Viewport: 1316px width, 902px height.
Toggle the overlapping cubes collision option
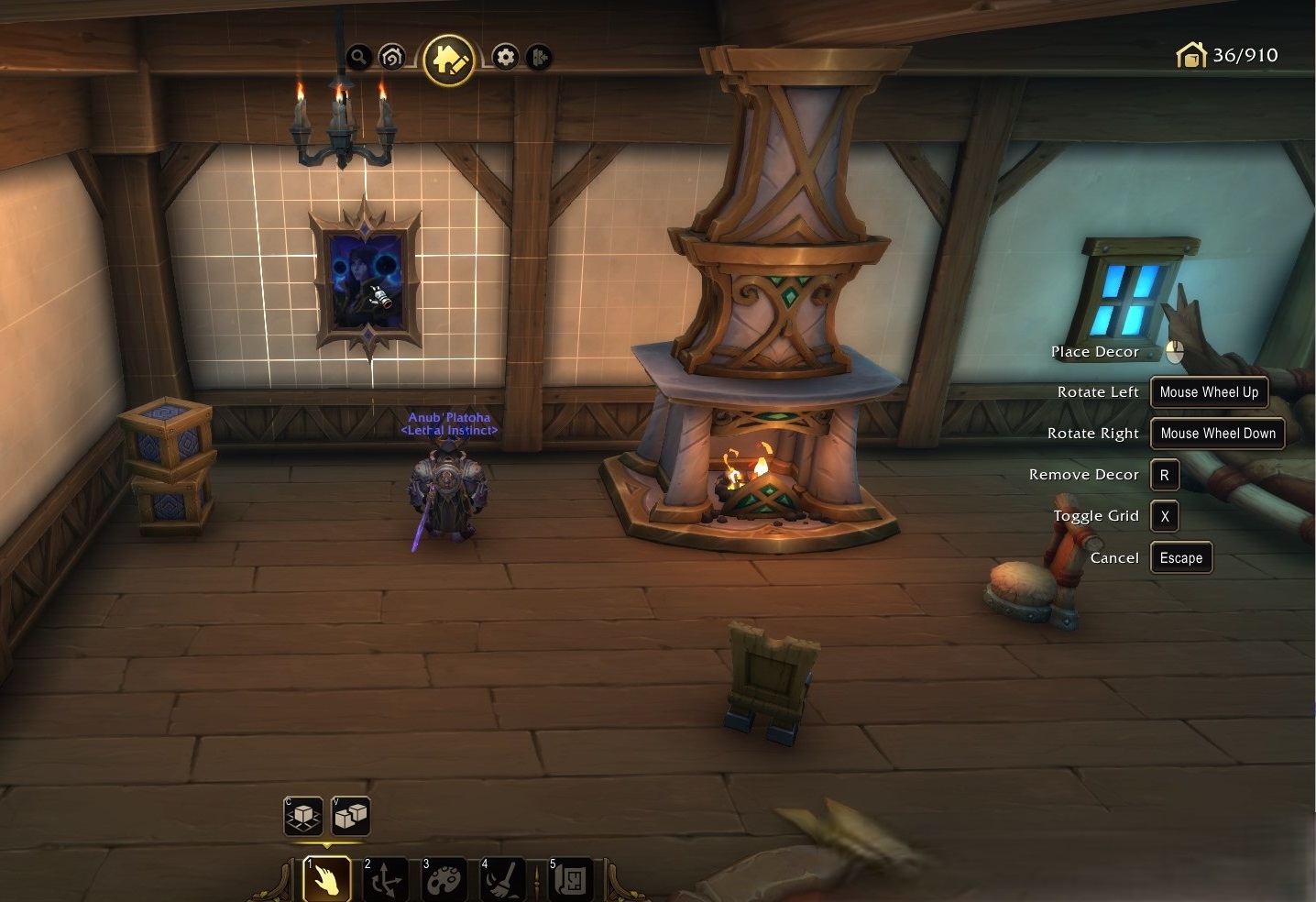[x=350, y=815]
